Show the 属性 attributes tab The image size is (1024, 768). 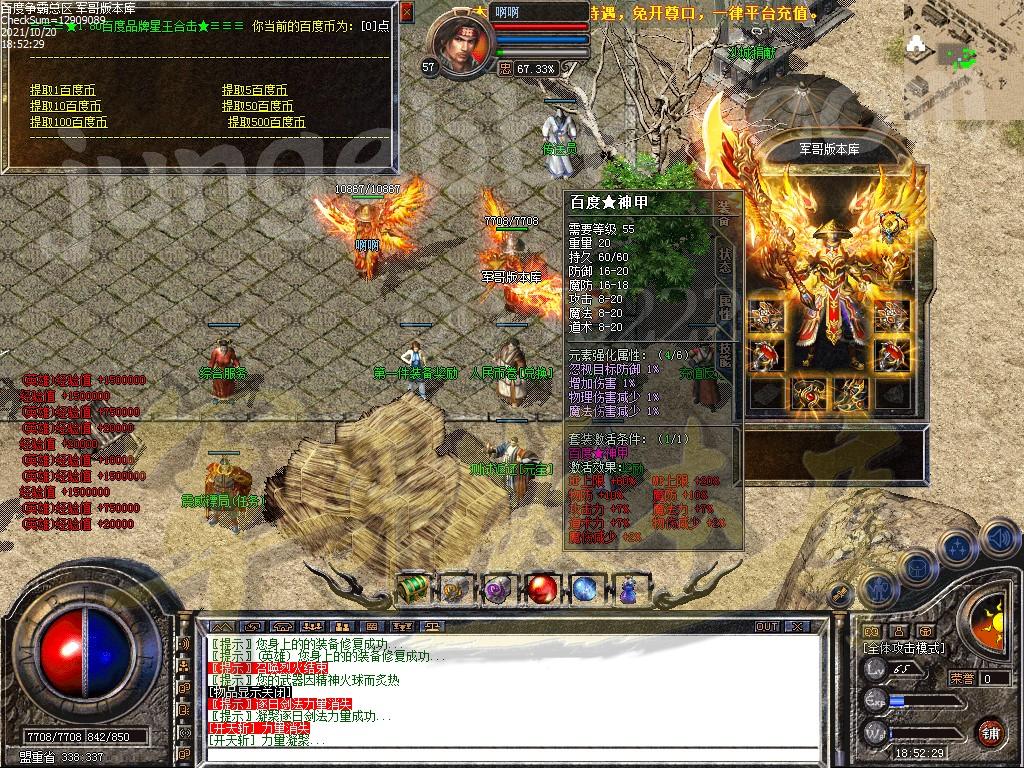coord(725,307)
